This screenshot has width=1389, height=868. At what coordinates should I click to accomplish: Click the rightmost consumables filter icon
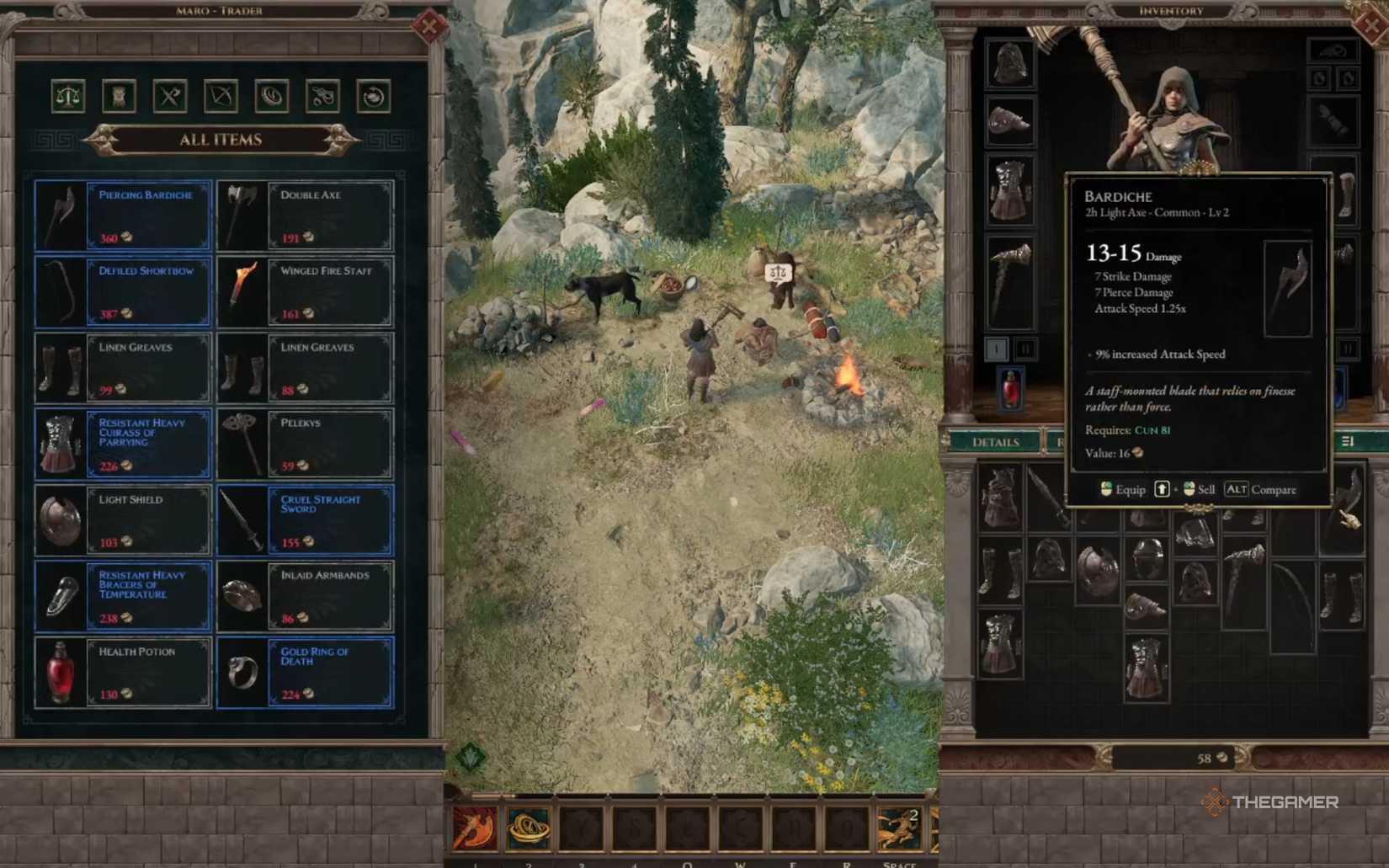tap(373, 96)
